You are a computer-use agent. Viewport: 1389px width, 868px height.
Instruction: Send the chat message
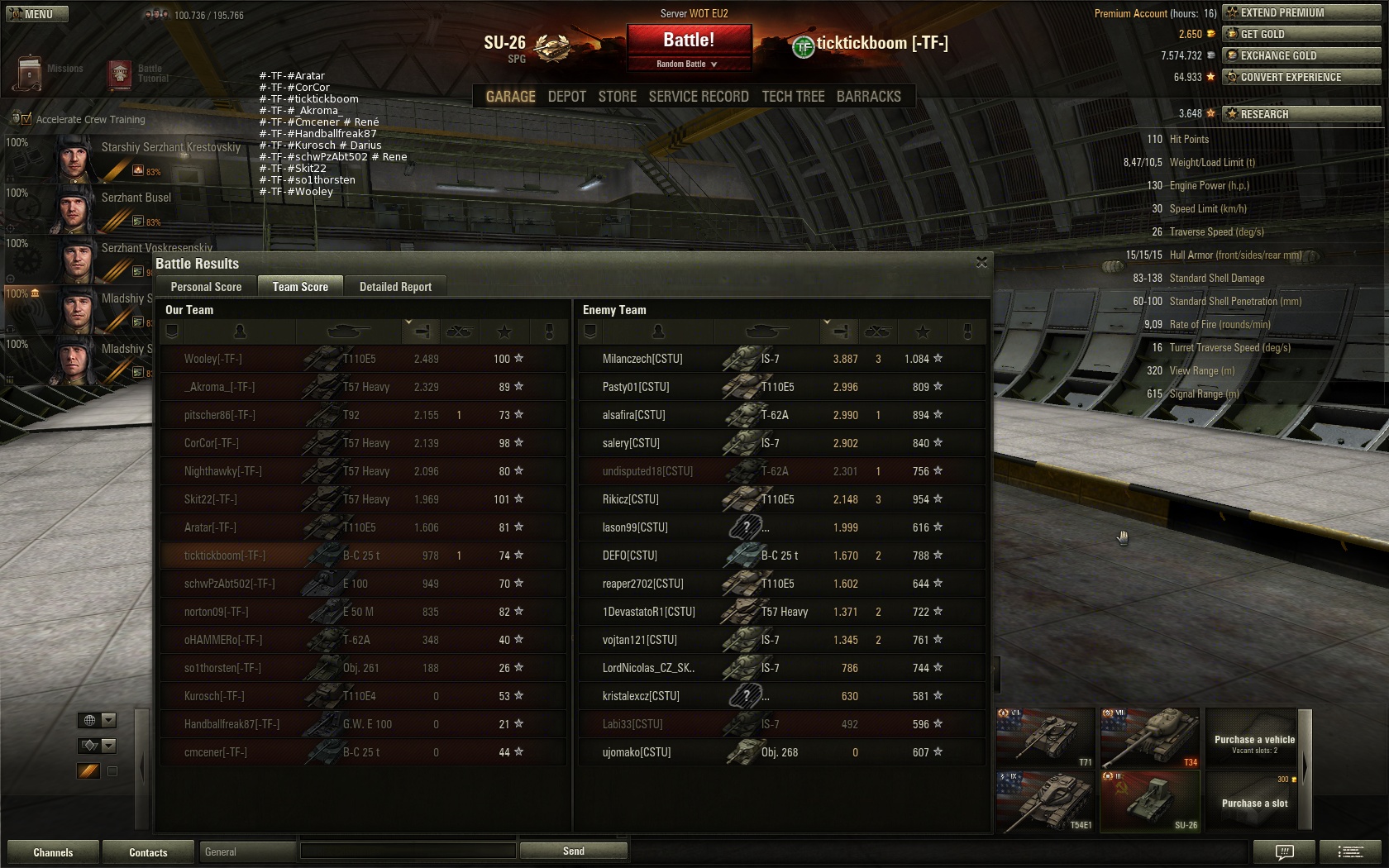click(x=573, y=851)
